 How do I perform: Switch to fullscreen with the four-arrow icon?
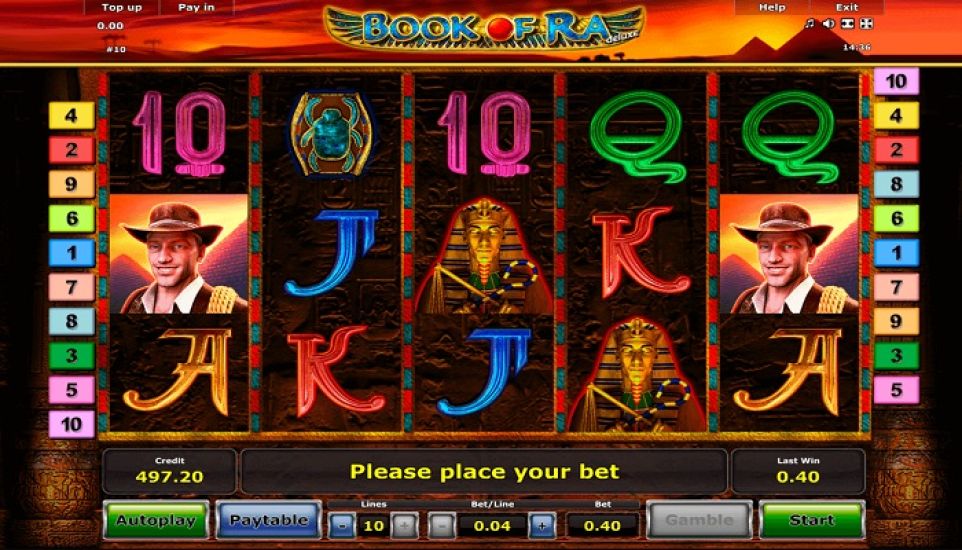click(866, 23)
